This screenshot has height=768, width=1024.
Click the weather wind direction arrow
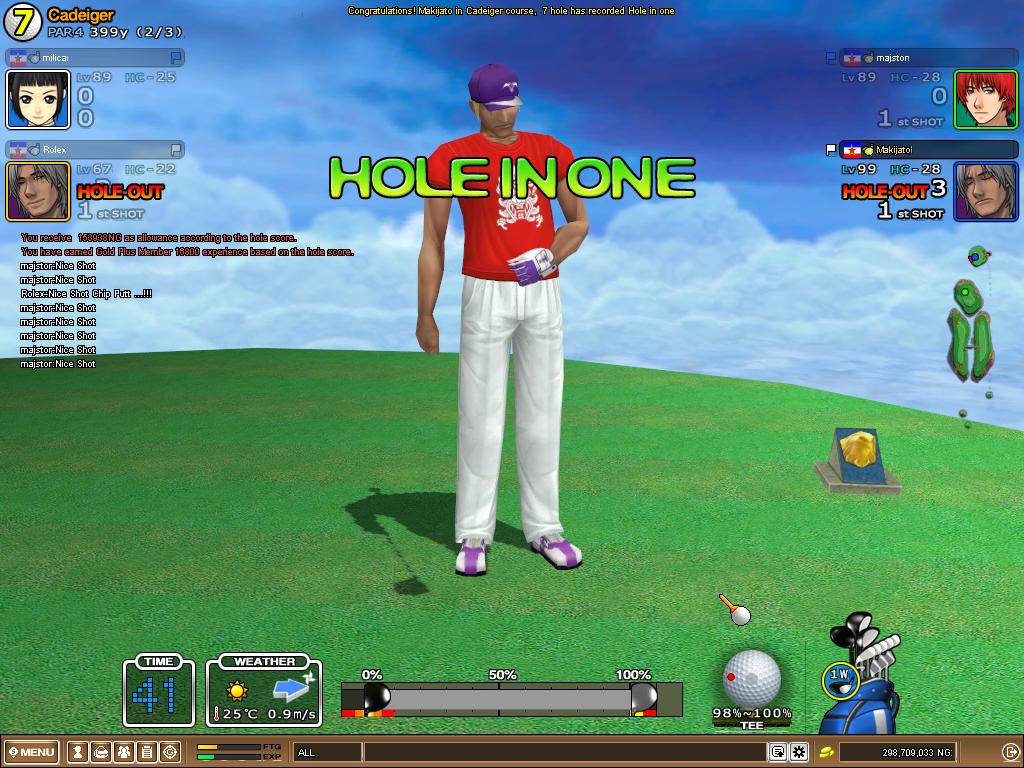click(x=293, y=689)
